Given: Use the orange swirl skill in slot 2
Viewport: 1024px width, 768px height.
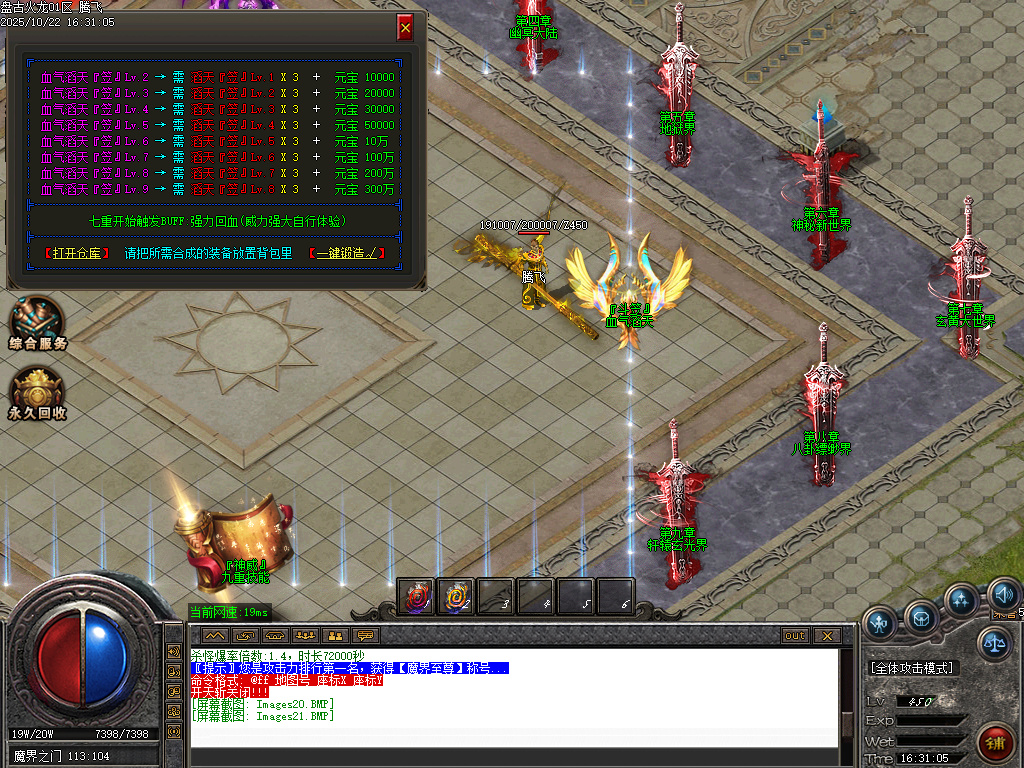Looking at the screenshot, I should [x=456, y=596].
